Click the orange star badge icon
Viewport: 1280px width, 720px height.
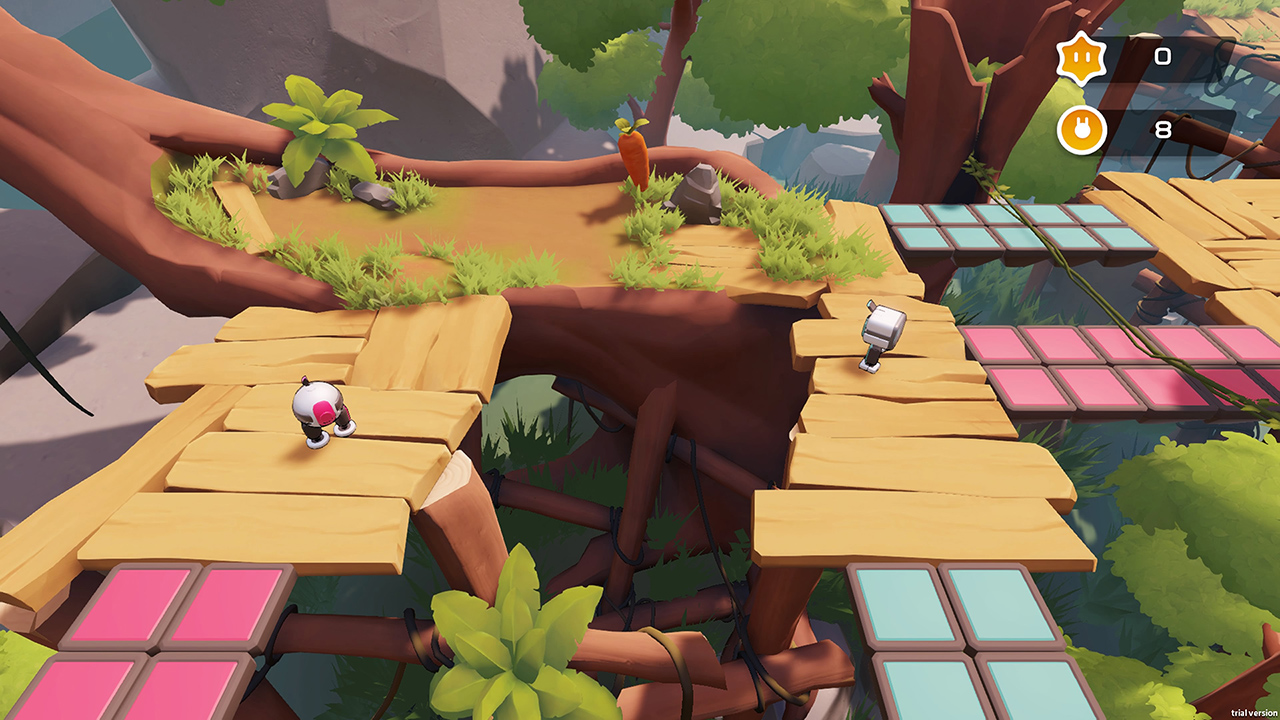[x=1082, y=58]
